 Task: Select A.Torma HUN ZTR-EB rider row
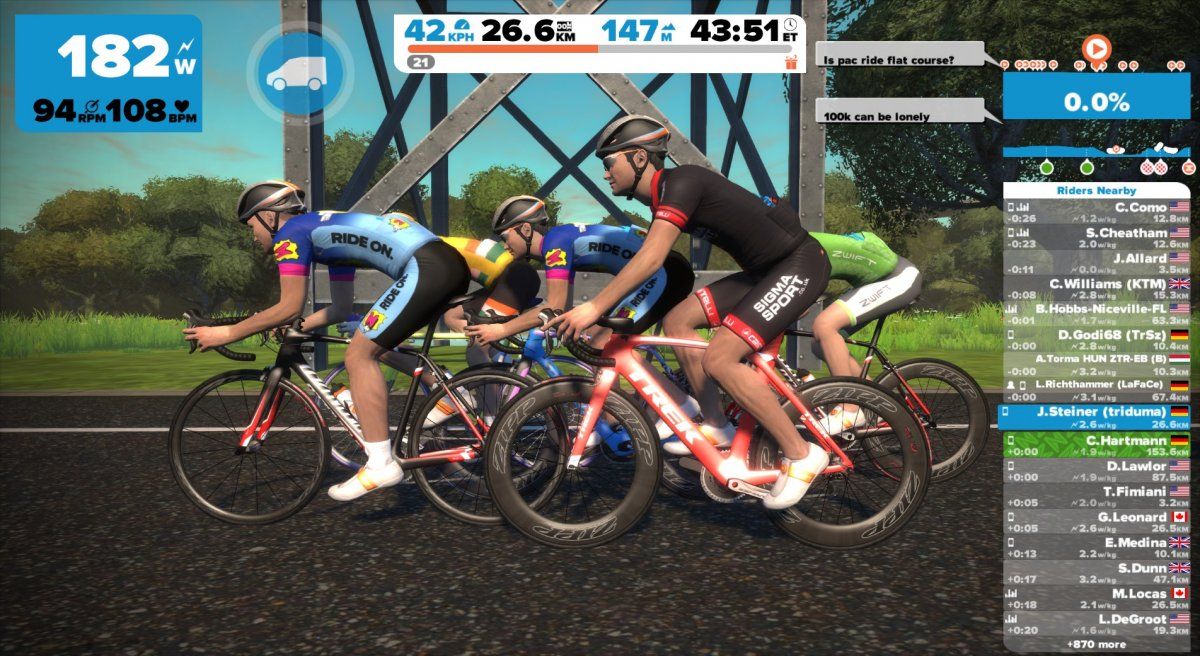(x=1097, y=365)
